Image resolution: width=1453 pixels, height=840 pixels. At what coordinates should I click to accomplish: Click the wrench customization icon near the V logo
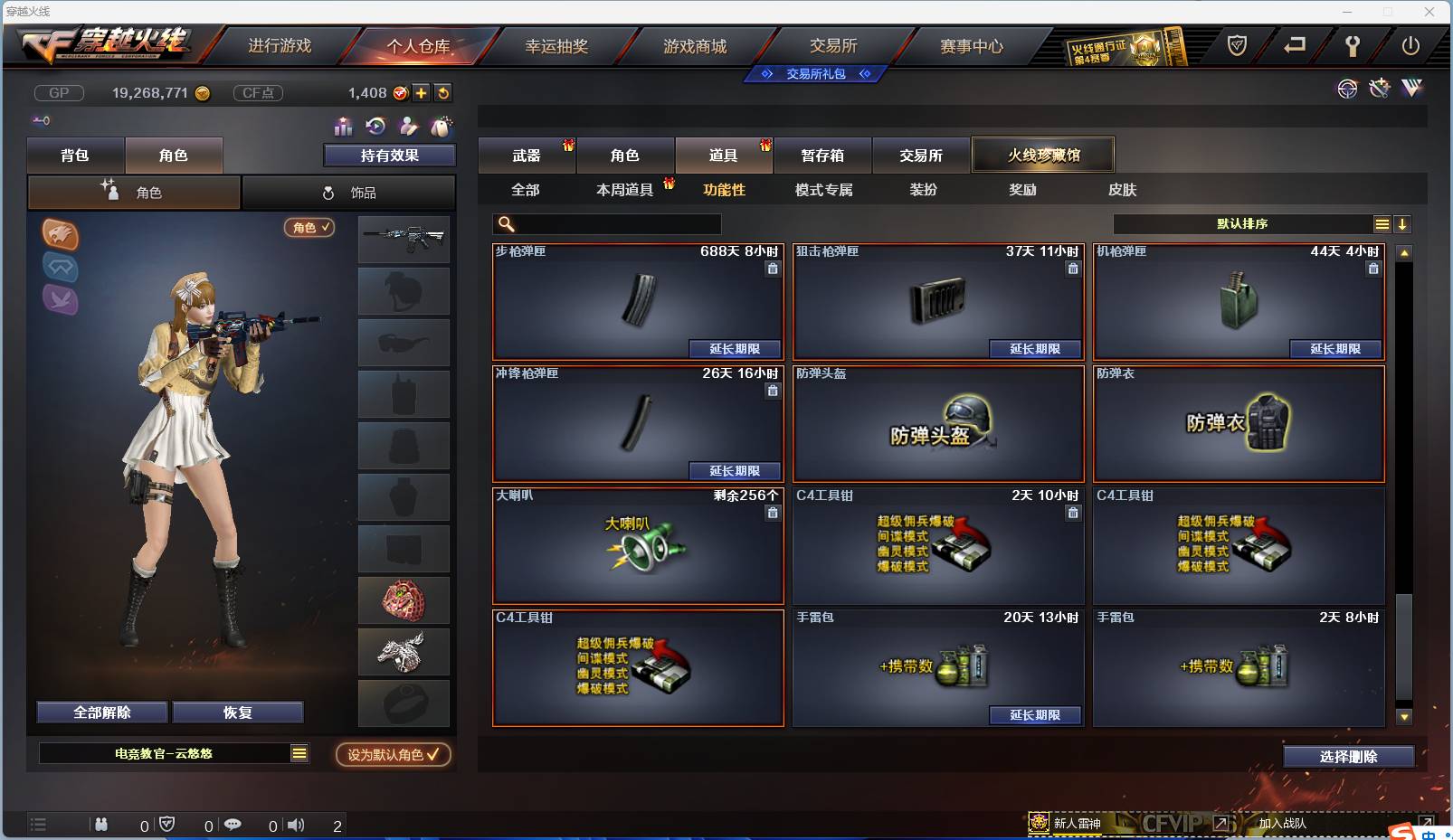[x=1379, y=89]
